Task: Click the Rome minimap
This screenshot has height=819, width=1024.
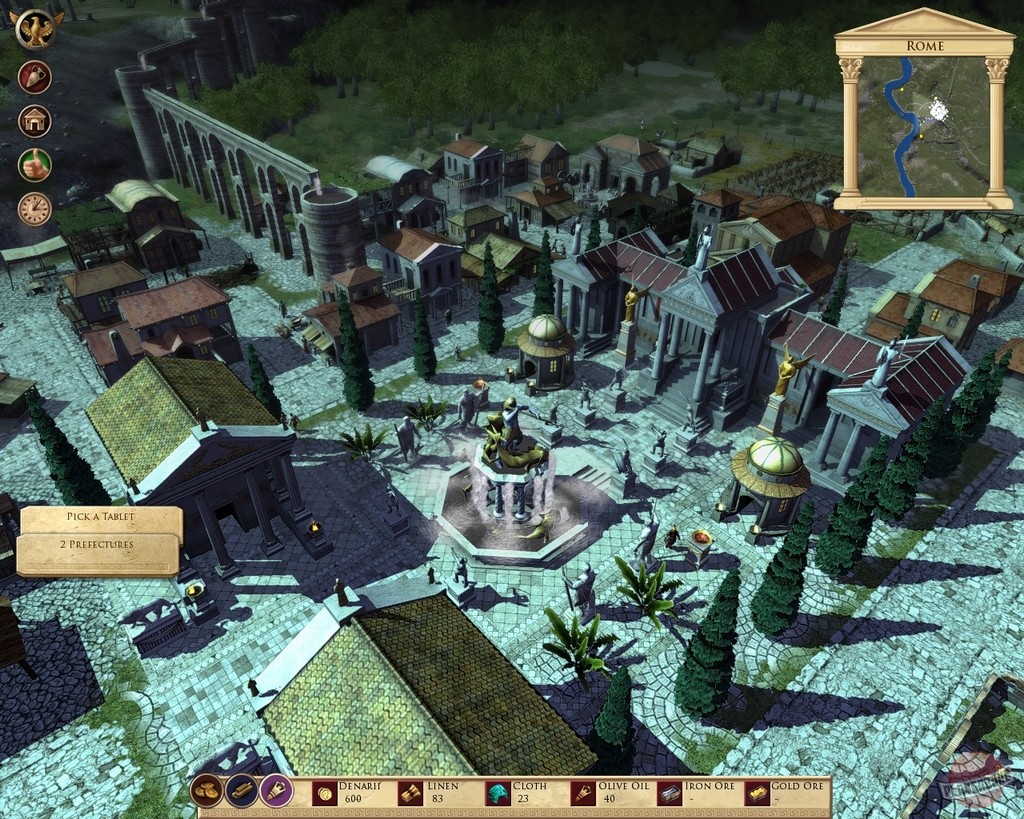Action: click(x=923, y=126)
